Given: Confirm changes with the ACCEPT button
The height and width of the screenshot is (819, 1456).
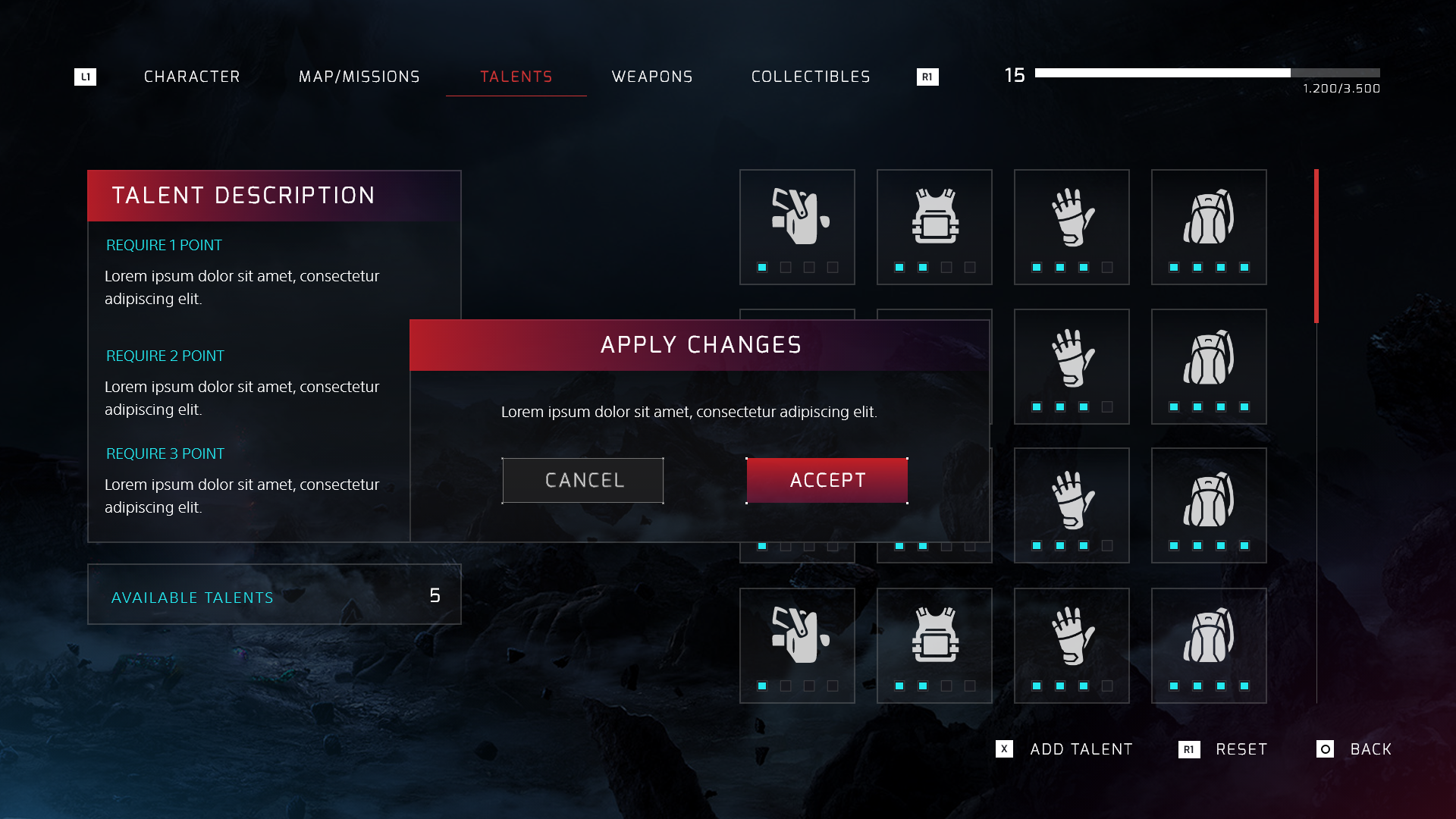Looking at the screenshot, I should 827,480.
